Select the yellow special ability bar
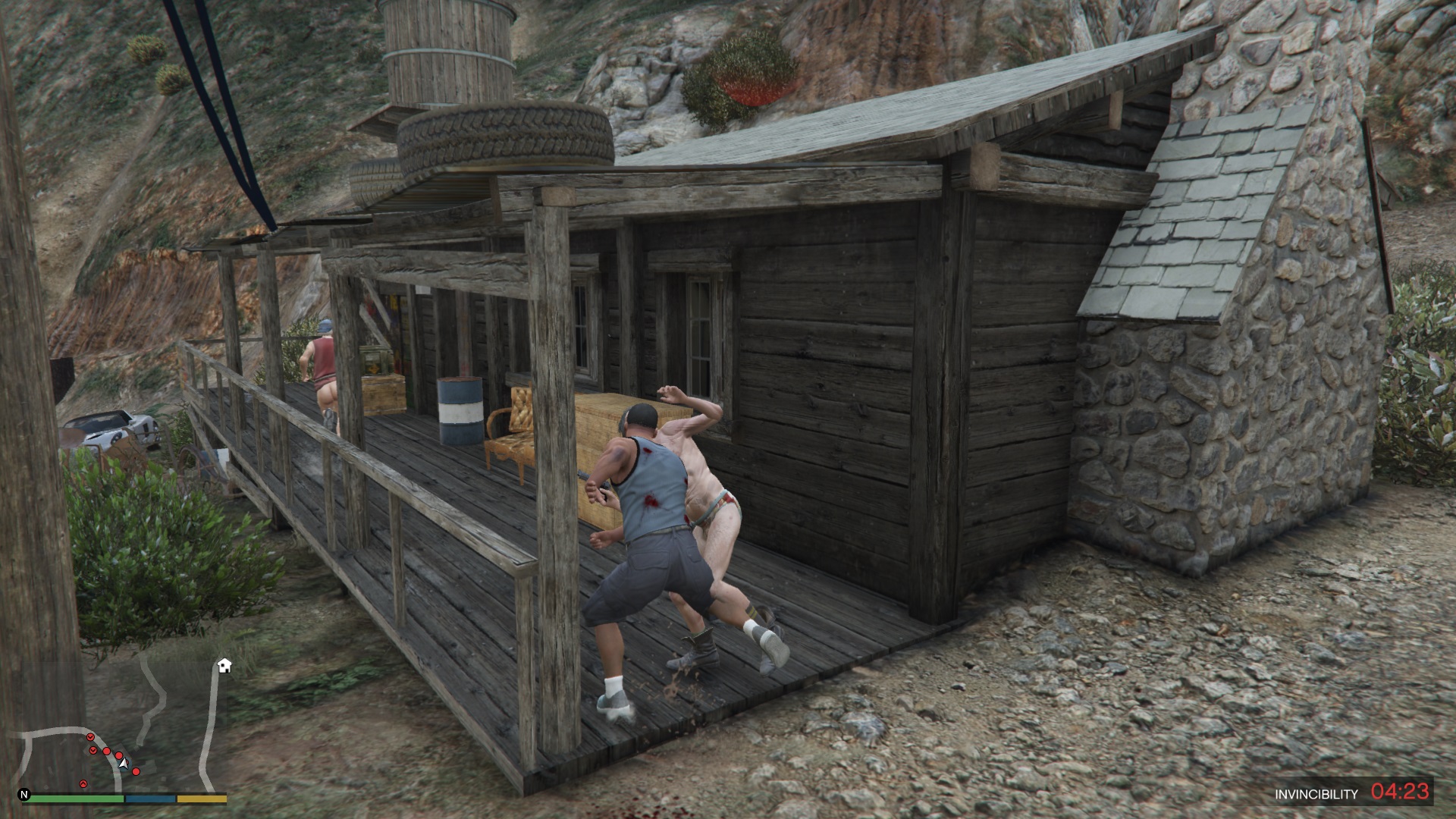The image size is (1456, 819). coord(202,798)
